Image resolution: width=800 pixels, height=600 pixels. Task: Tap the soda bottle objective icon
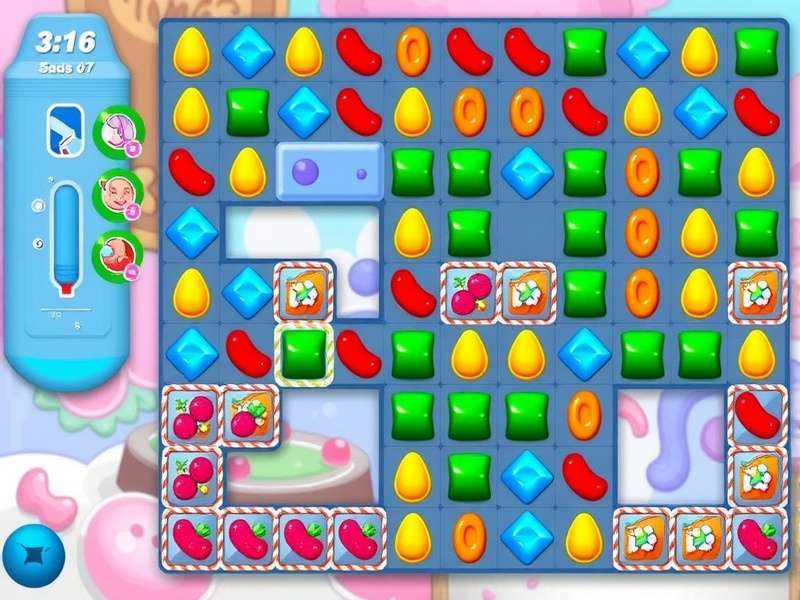(x=63, y=129)
